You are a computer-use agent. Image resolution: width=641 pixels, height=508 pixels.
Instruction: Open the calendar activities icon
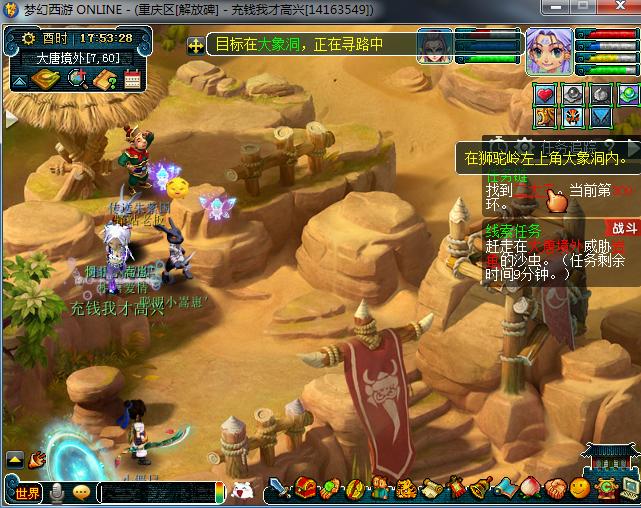pyautogui.click(x=133, y=78)
